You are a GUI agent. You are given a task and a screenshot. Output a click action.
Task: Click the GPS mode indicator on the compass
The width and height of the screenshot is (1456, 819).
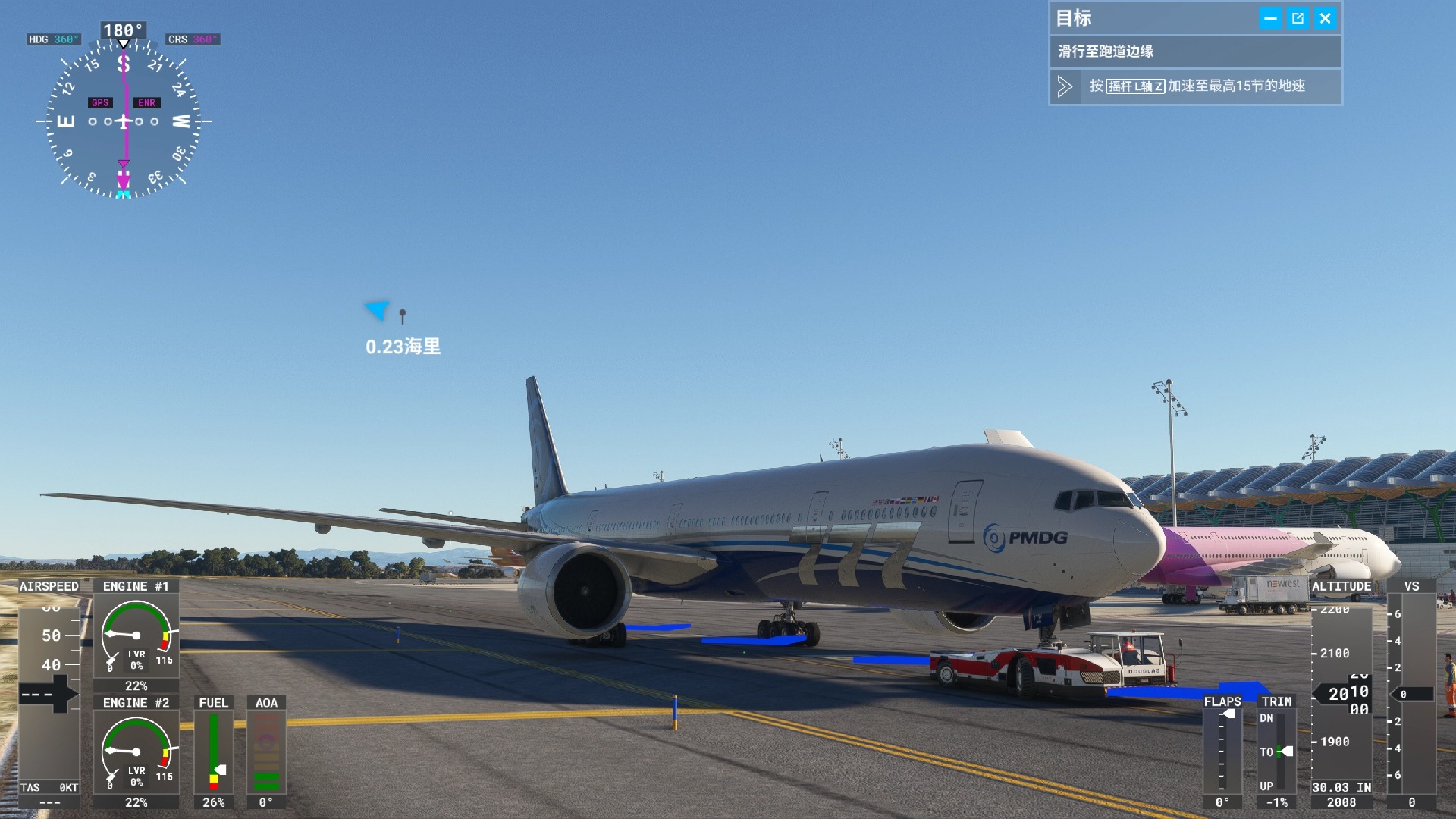99,102
